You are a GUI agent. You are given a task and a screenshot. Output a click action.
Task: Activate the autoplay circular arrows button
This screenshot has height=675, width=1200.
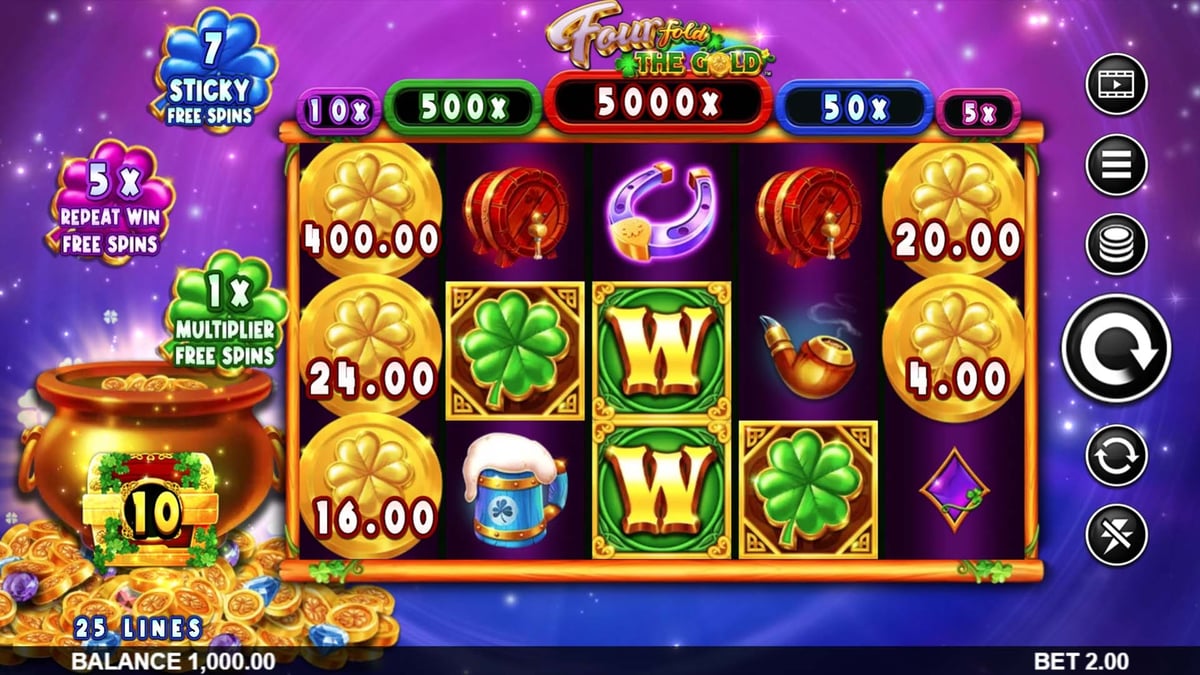coord(1115,455)
